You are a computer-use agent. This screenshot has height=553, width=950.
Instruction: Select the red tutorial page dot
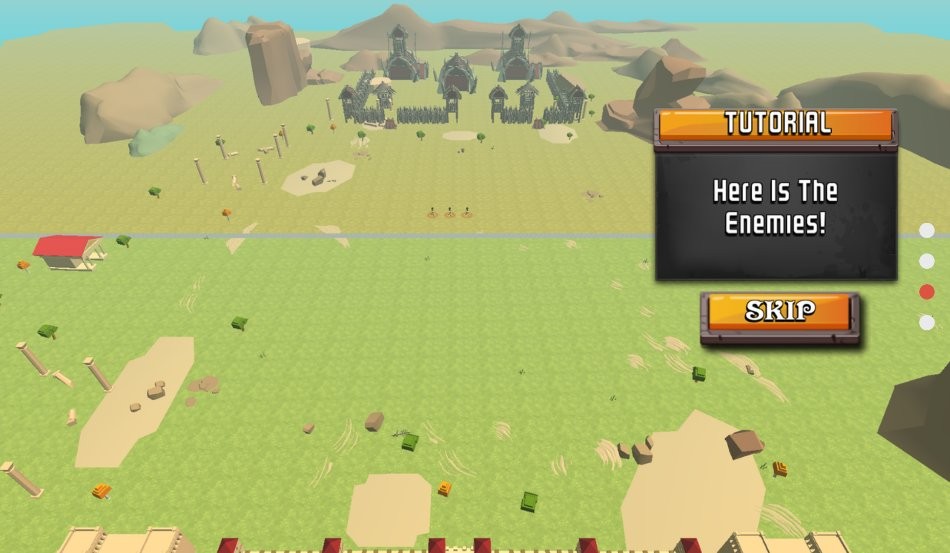(927, 292)
